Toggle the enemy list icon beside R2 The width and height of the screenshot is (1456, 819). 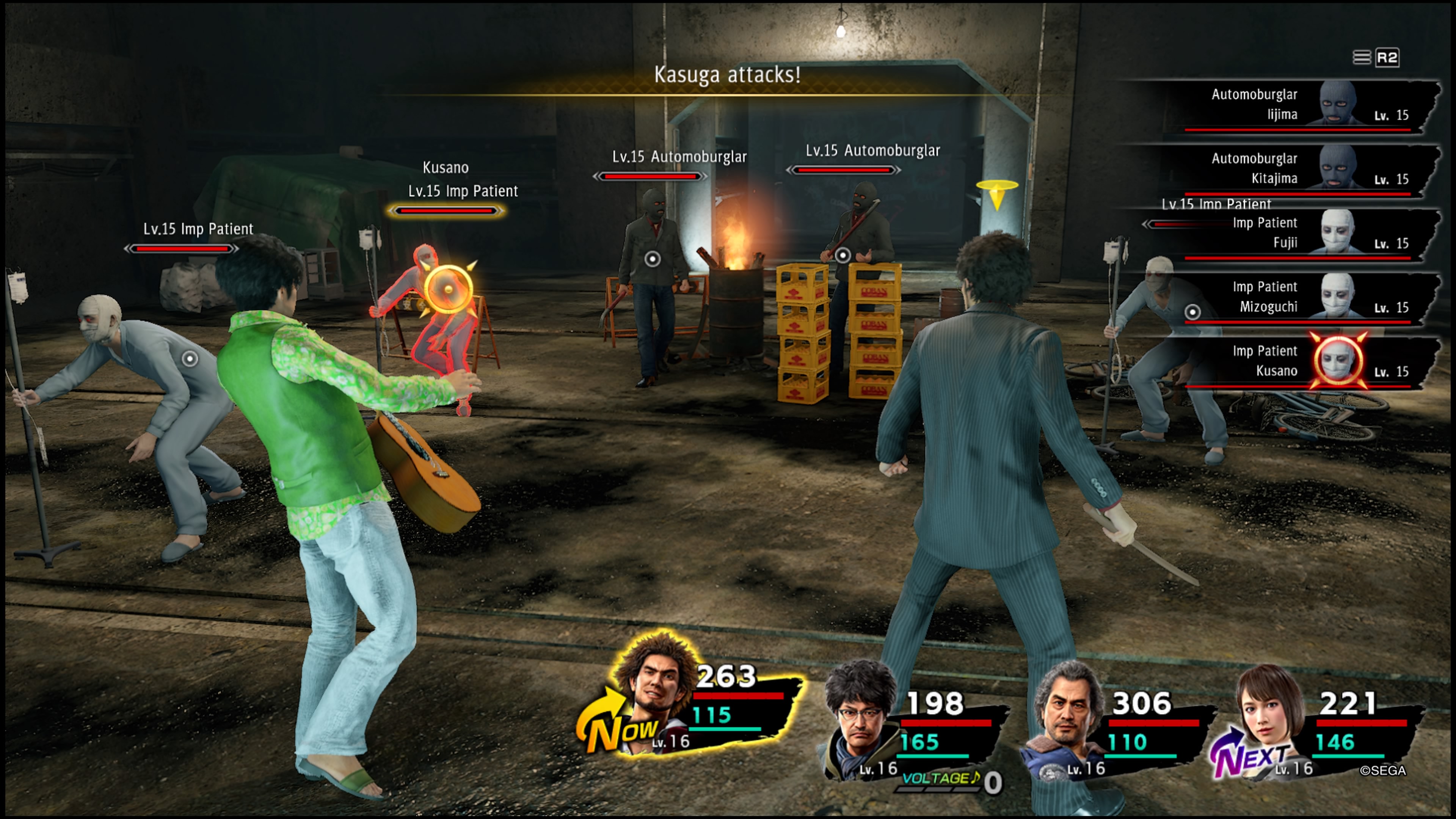point(1361,58)
